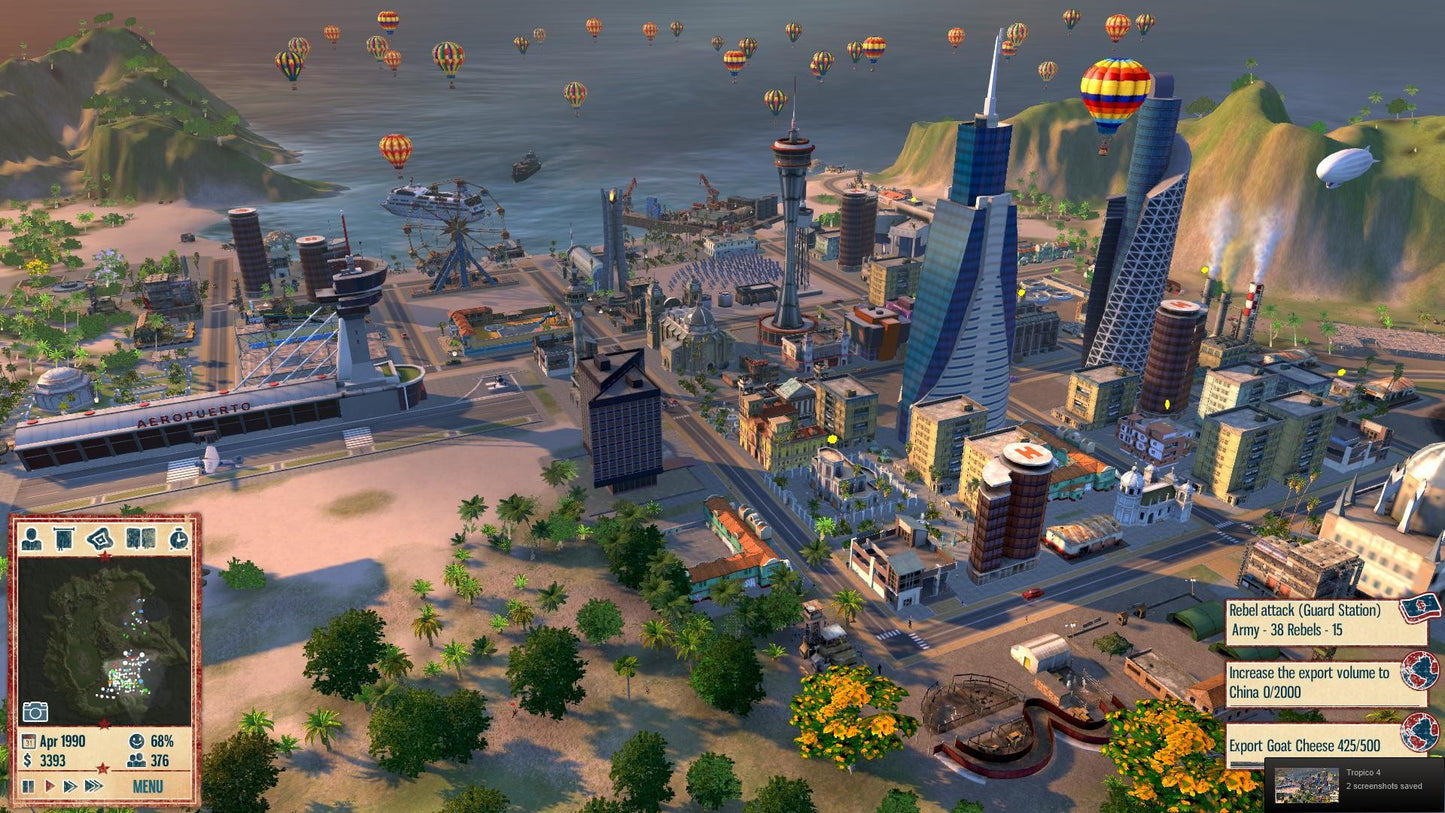The image size is (1445, 813).
Task: Click the smiley happiness 68% icon
Action: [137, 742]
